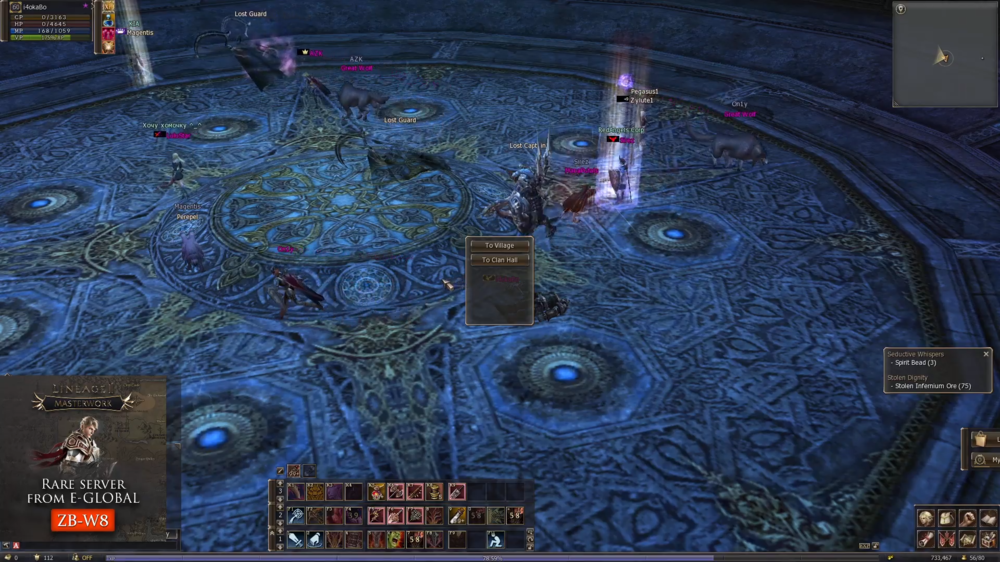This screenshot has width=1000, height=562.
Task: Open the inventory backpack icon
Action: click(946, 518)
